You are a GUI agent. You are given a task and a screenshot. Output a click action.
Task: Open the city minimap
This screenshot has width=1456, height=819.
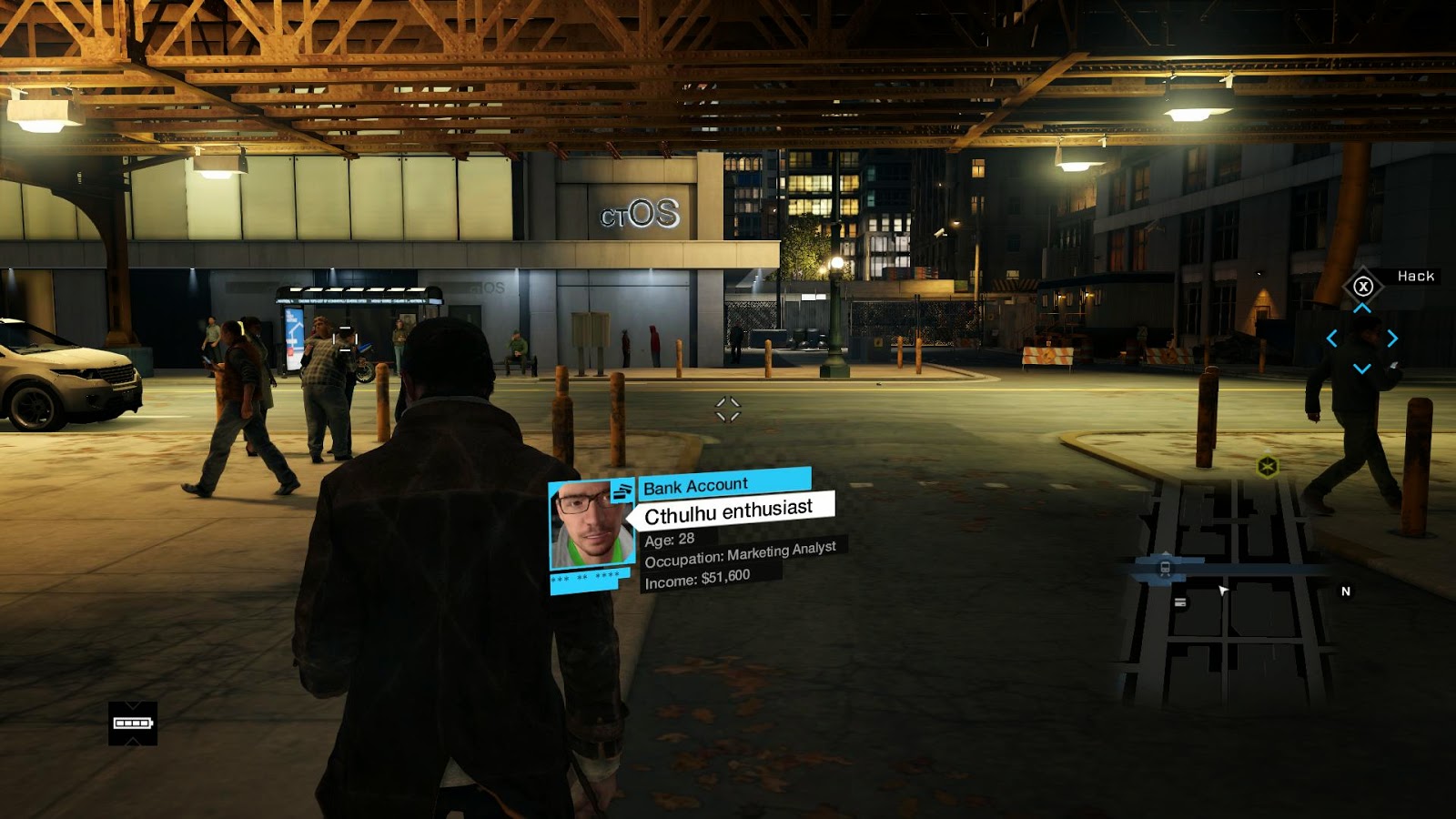(x=1228, y=591)
